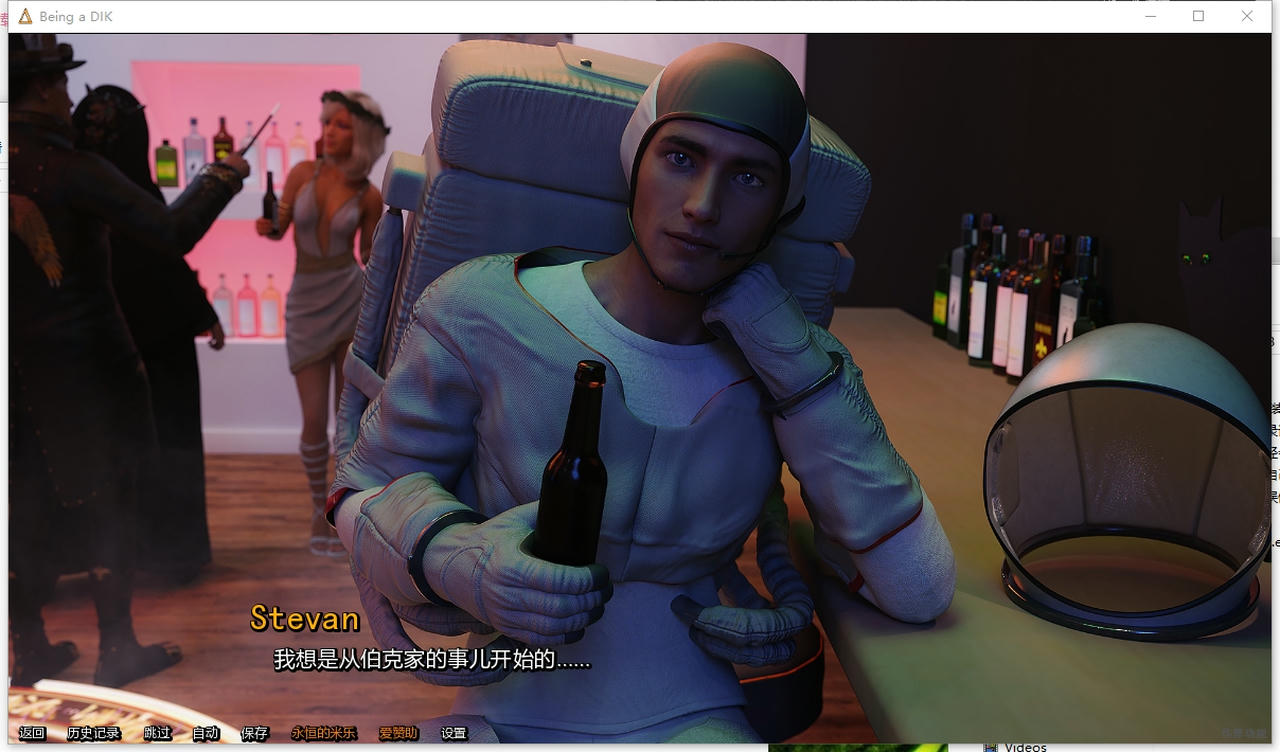Viewport: 1280px width, 752px height.
Task: Open the 爱赞助 sponsor link
Action: [x=398, y=733]
